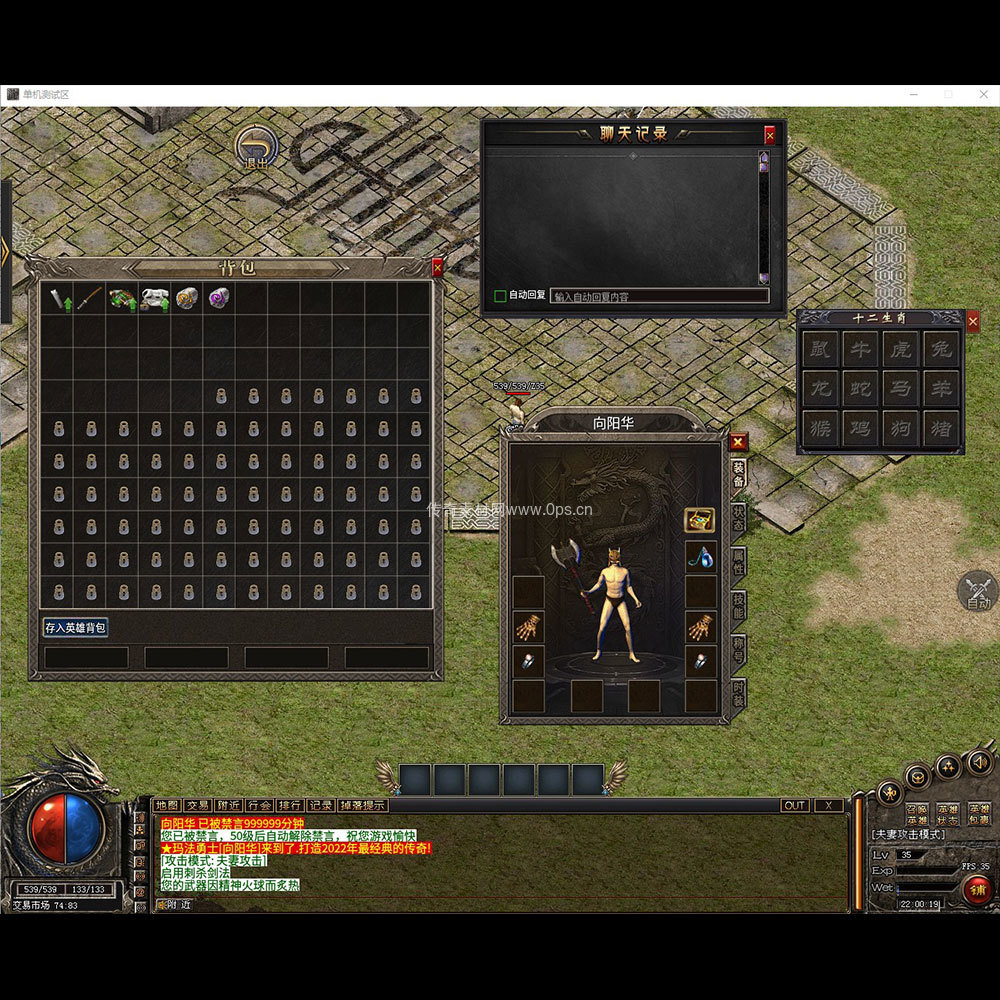The image size is (1000, 1000).
Task: Toggle the sound speaker icon
Action: coord(980,762)
